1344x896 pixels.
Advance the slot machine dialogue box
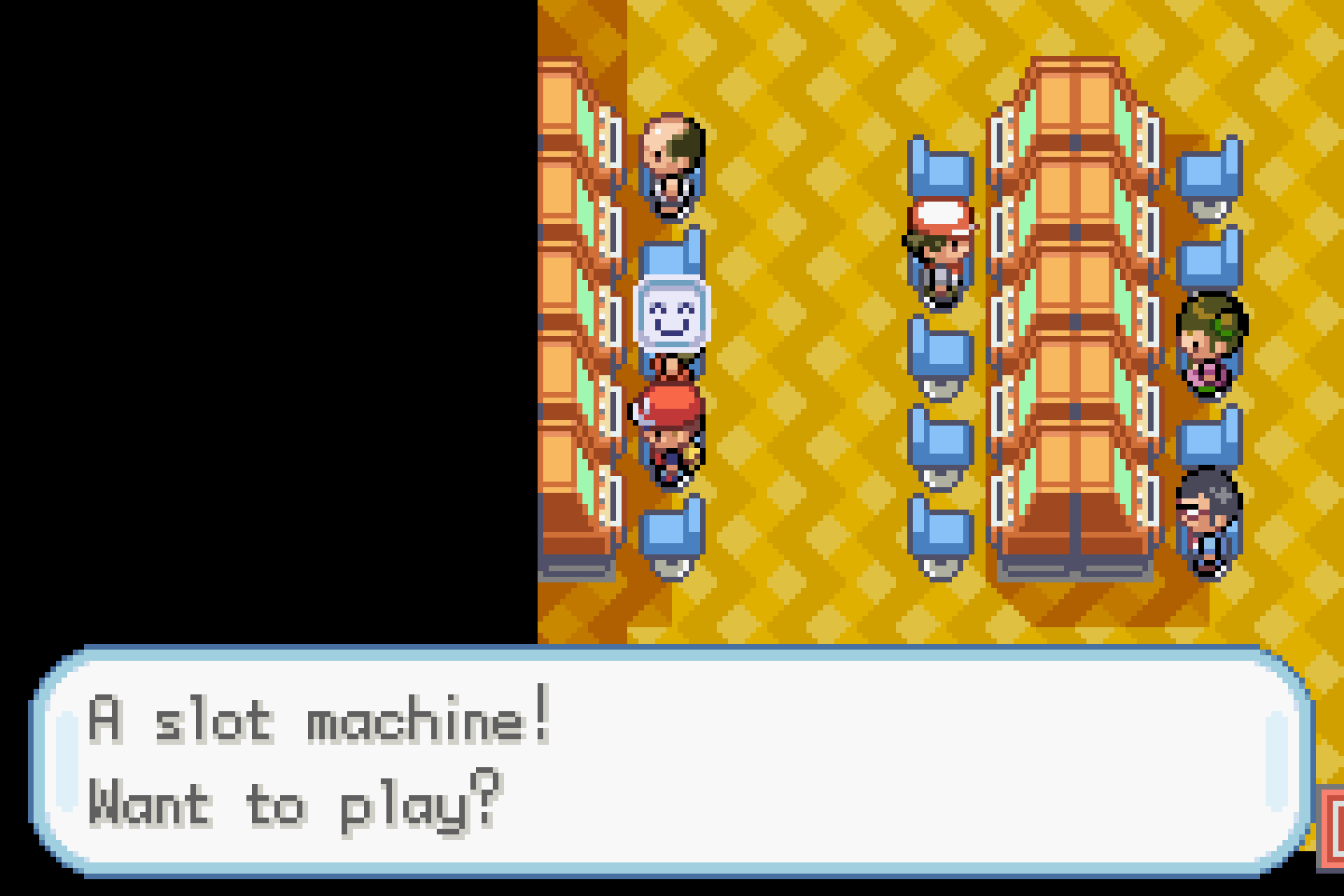click(670, 762)
